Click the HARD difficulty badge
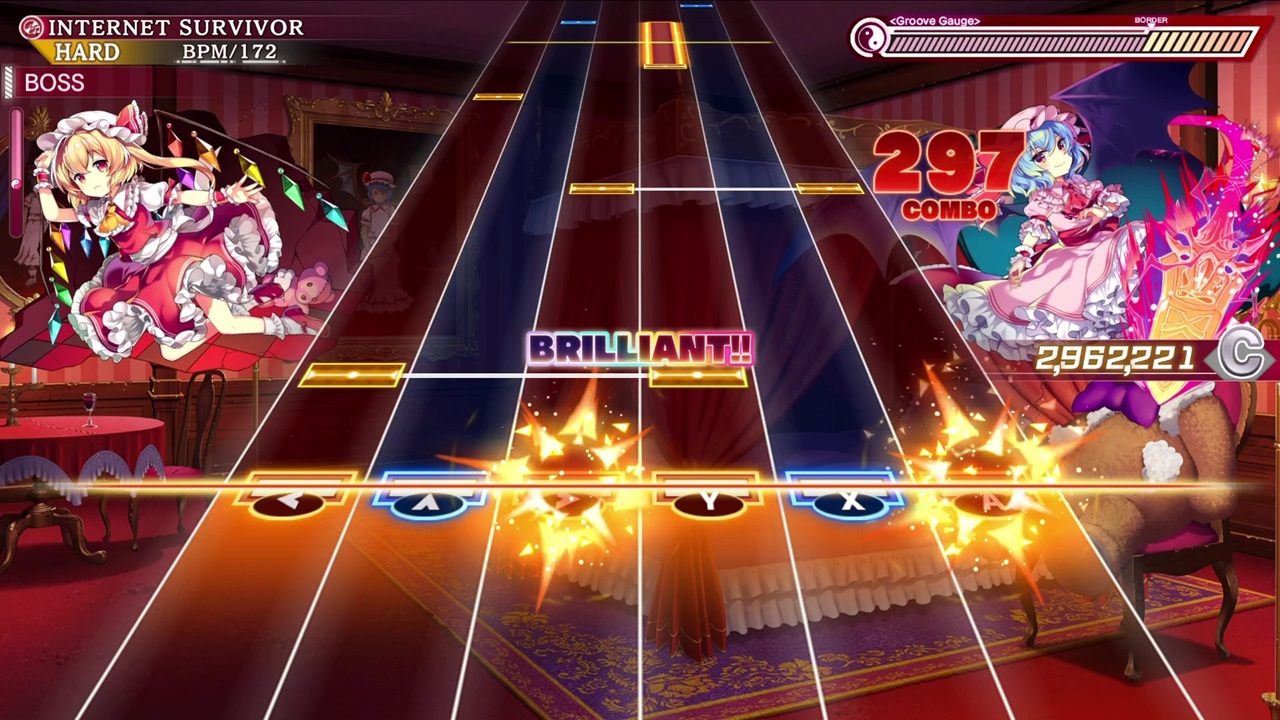 click(87, 52)
